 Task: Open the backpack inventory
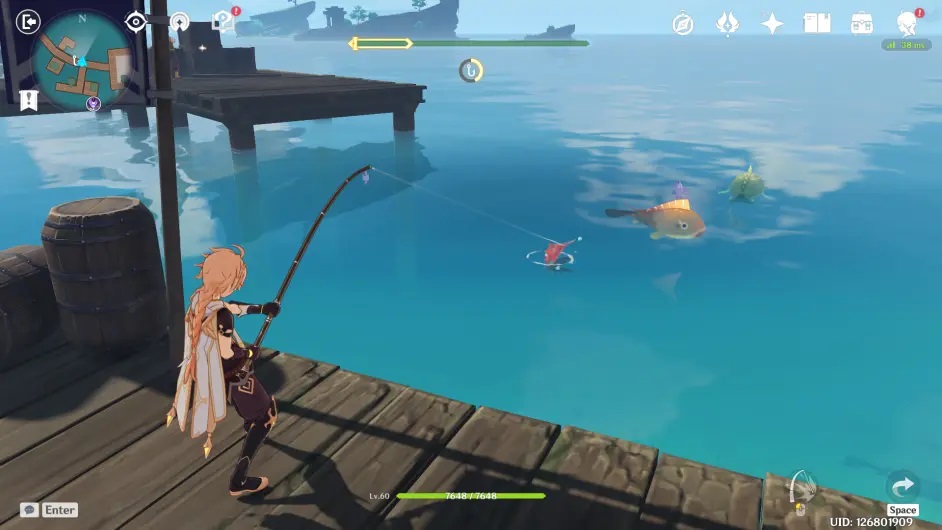(x=861, y=24)
